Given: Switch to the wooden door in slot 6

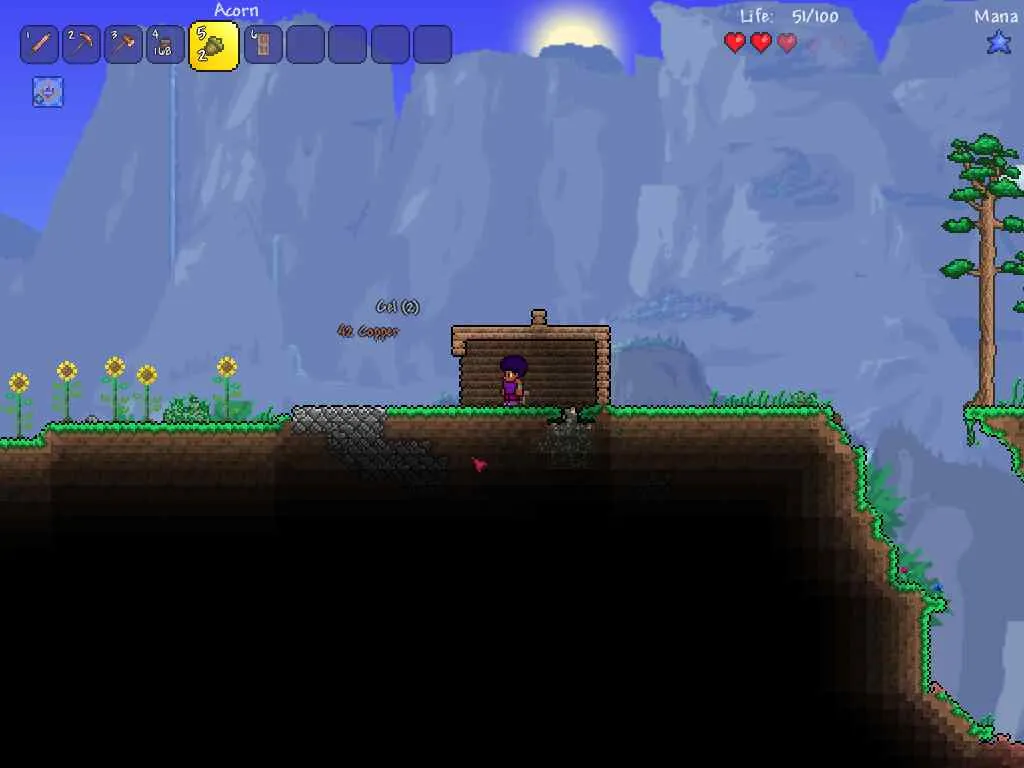Looking at the screenshot, I should pos(263,45).
